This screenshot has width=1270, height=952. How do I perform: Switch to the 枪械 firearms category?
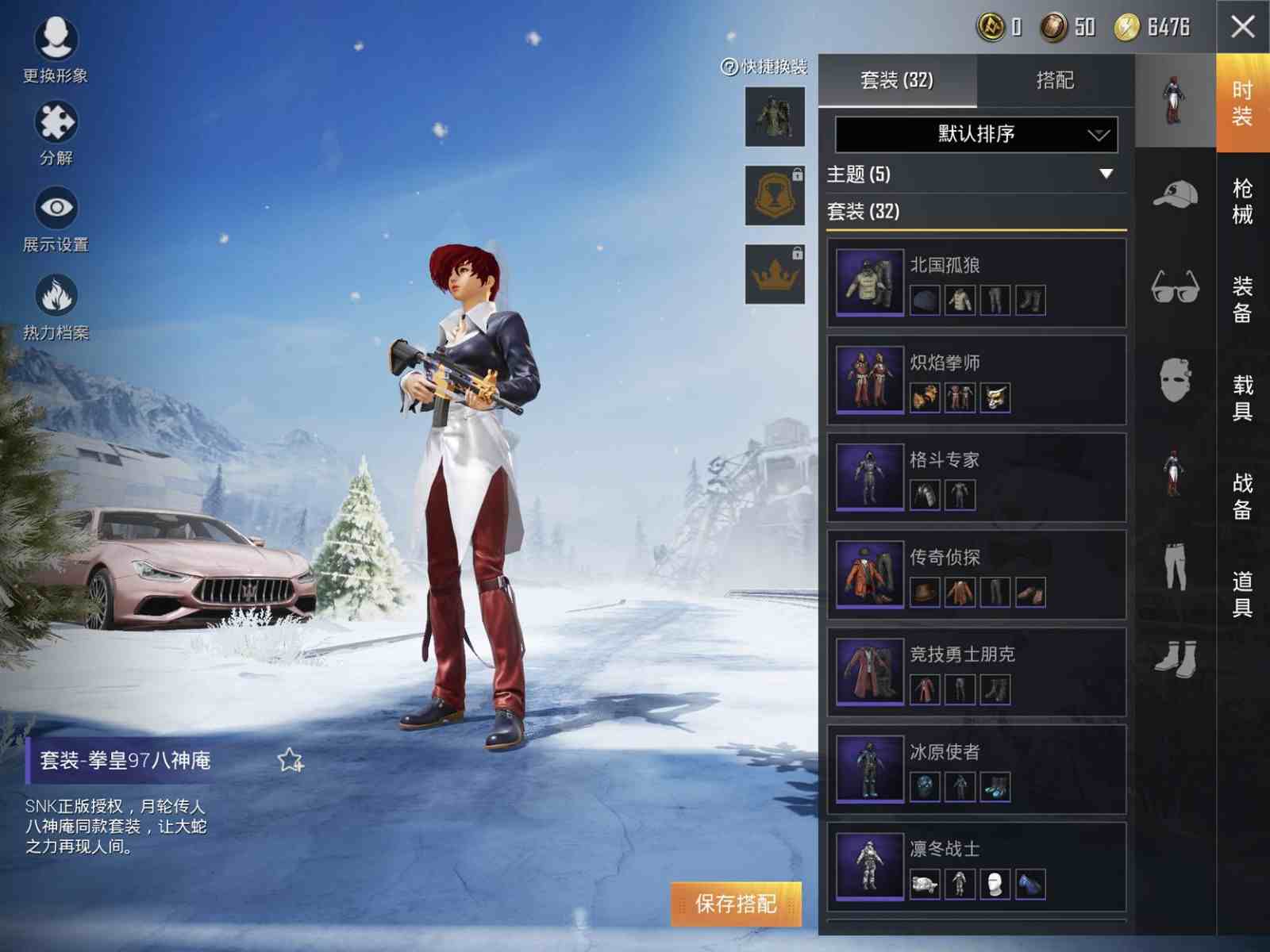pyautogui.click(x=1242, y=201)
